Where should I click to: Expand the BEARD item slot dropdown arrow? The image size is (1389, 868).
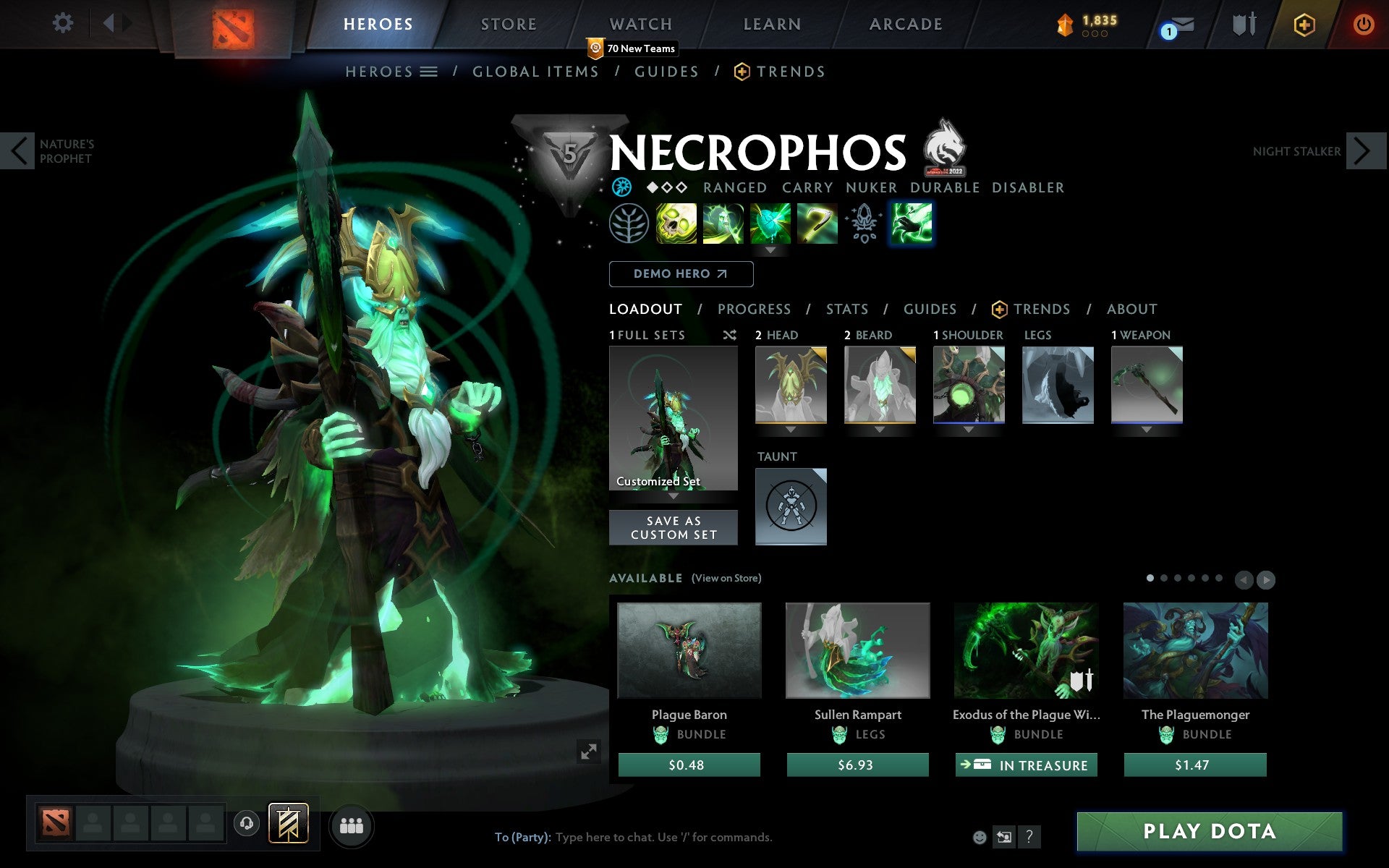point(880,429)
